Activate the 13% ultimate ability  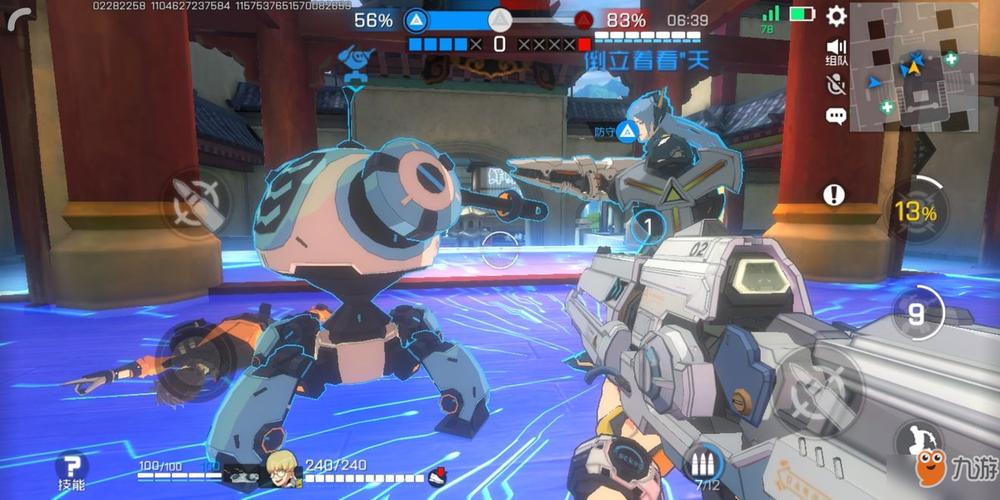tap(915, 211)
